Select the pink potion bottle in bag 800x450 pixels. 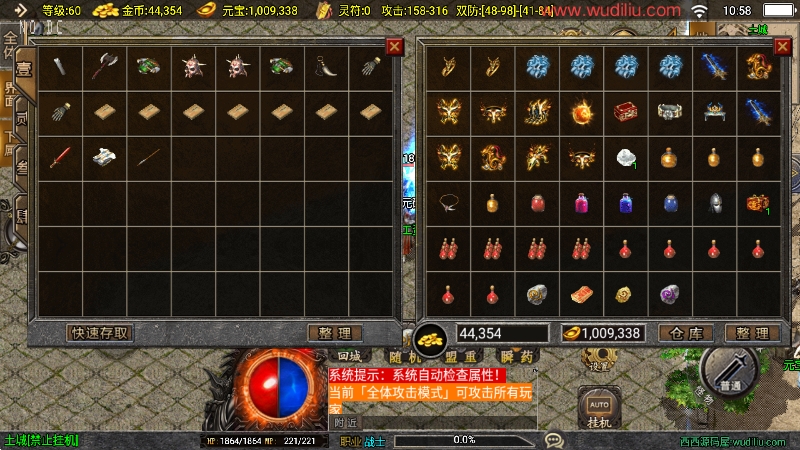[x=582, y=202]
